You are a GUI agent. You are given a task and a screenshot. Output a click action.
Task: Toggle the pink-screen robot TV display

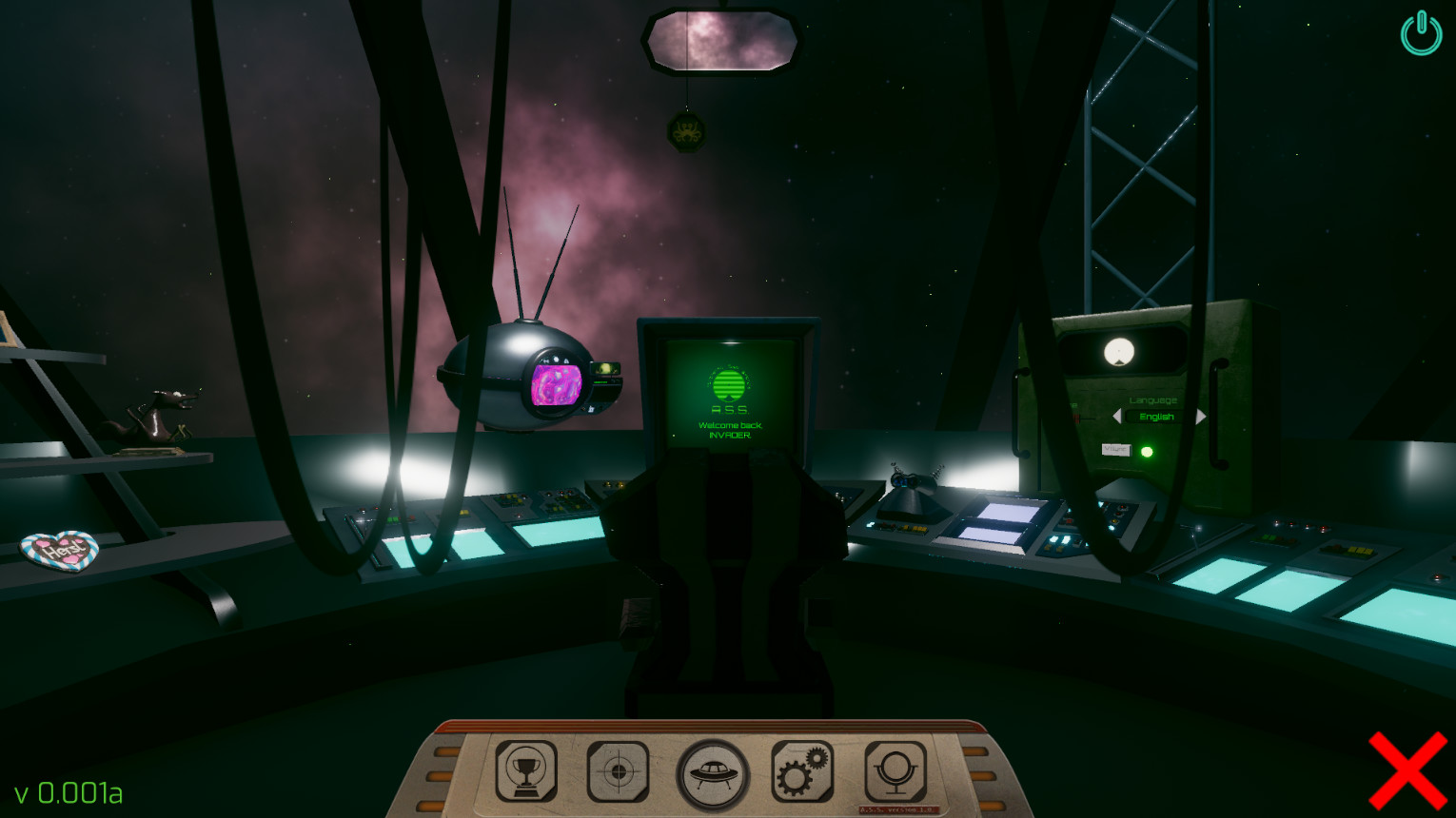point(557,385)
